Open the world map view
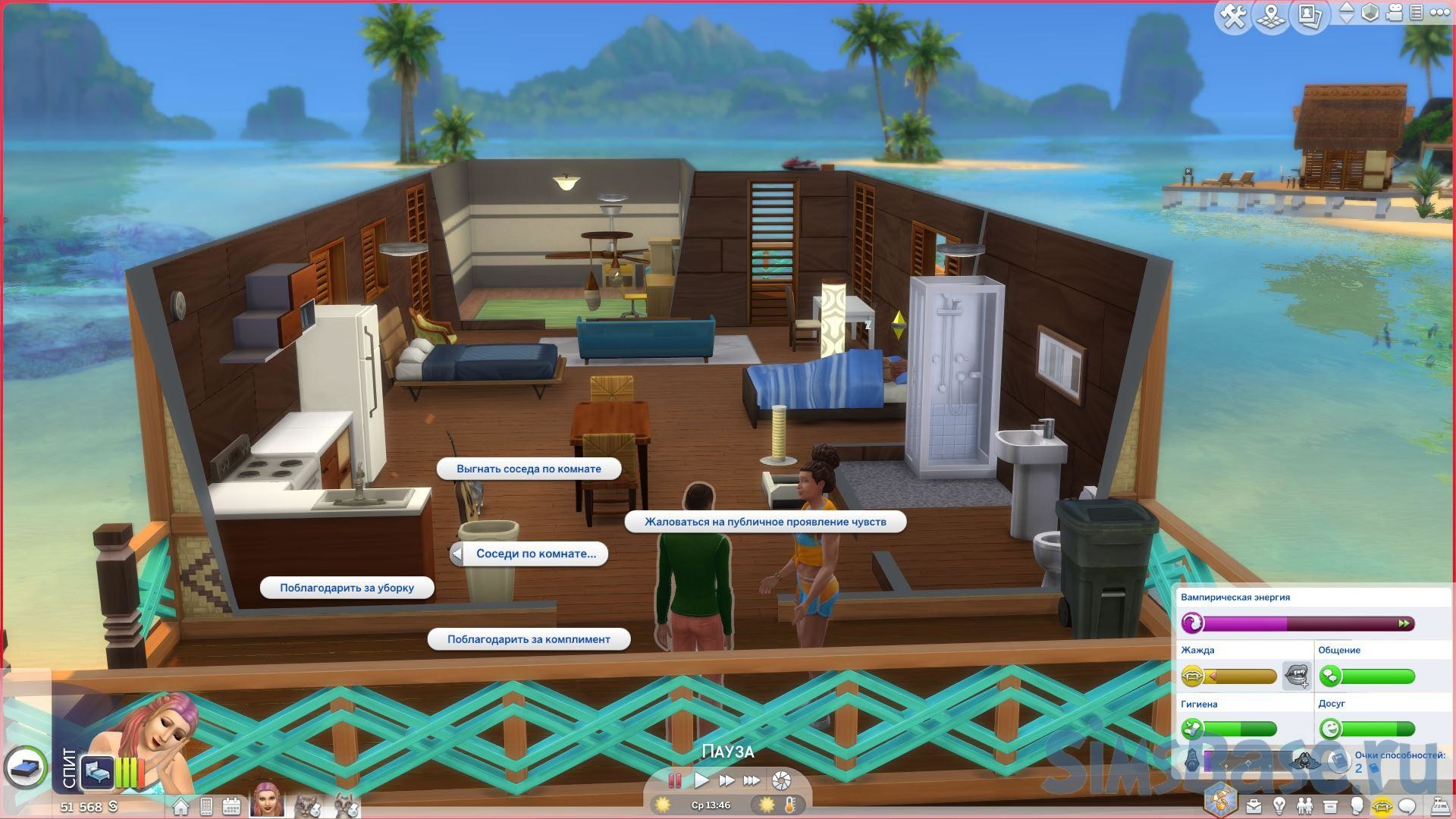Viewport: 1456px width, 819px height. click(1271, 15)
